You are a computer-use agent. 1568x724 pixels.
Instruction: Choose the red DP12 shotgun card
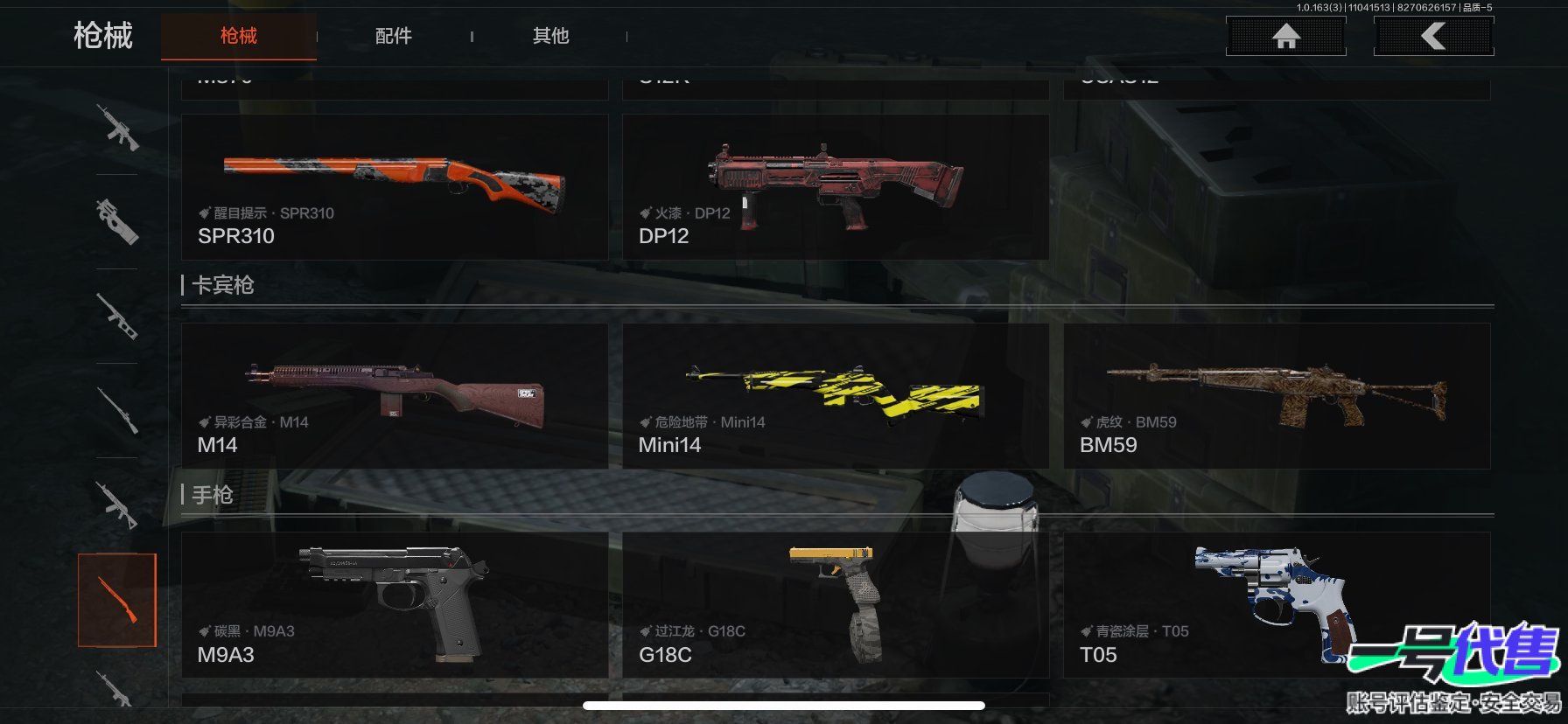[x=836, y=186]
